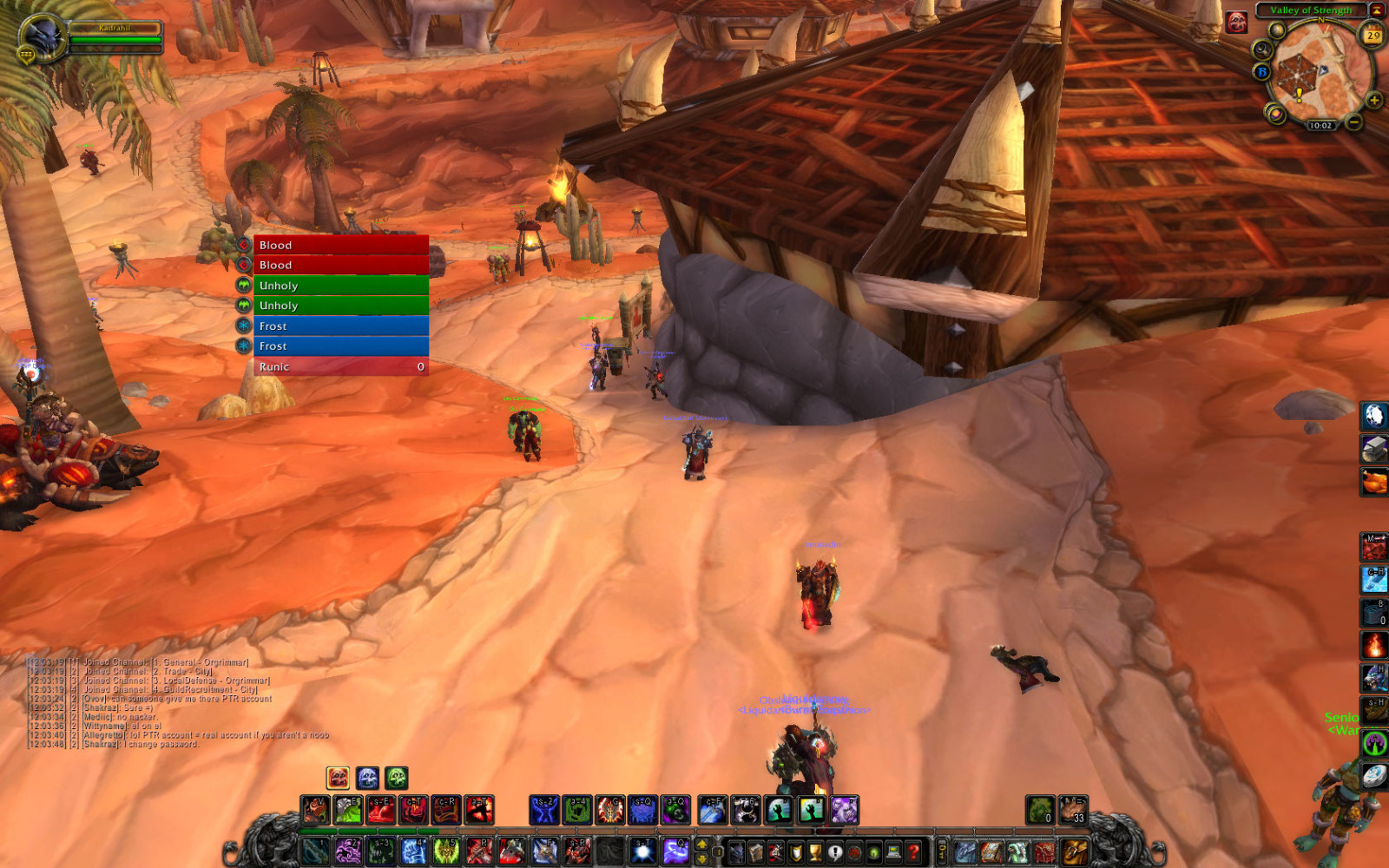
Task: Open the minimap tracking magnifier button
Action: pyautogui.click(x=1262, y=49)
